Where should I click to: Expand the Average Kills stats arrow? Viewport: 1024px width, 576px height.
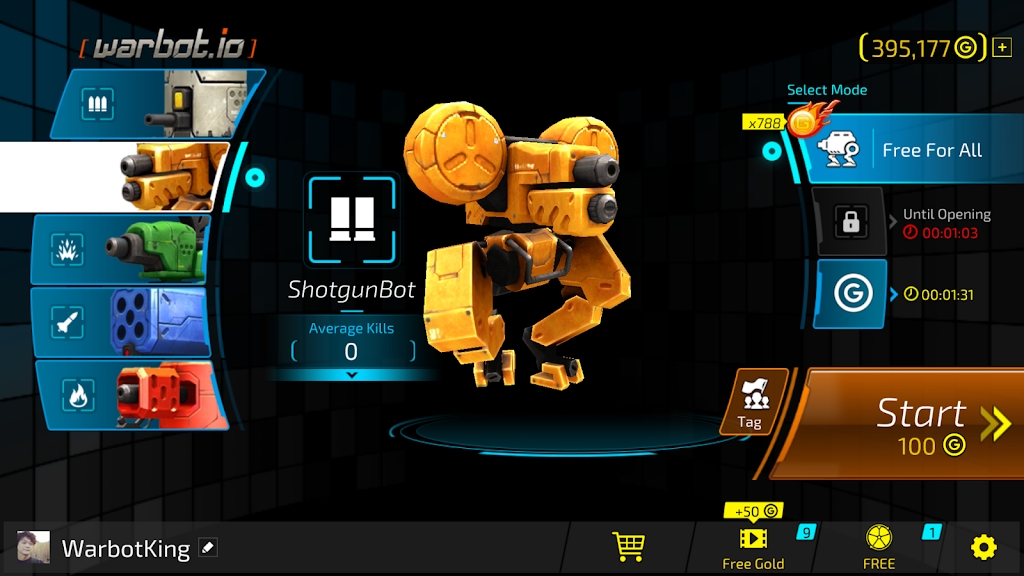[351, 375]
